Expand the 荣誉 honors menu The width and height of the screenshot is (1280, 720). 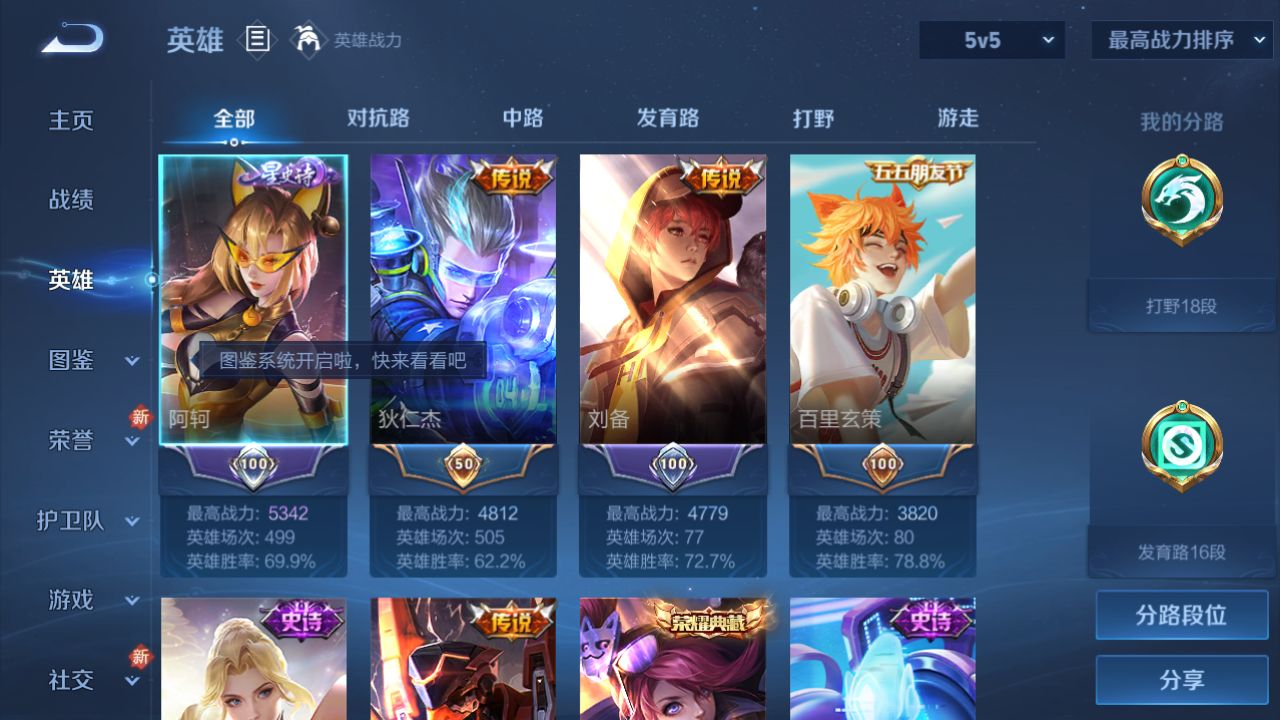coord(88,440)
